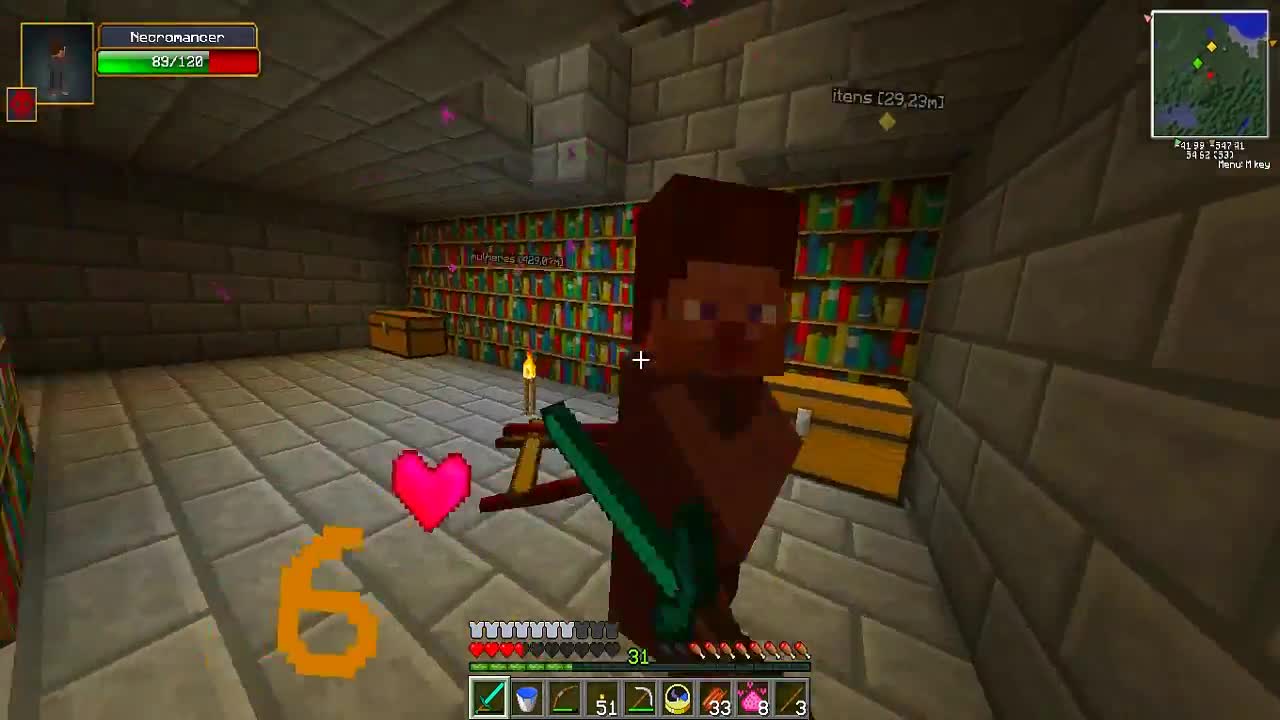Click the 89/120 health bar
This screenshot has width=1280, height=720.
coord(176,62)
